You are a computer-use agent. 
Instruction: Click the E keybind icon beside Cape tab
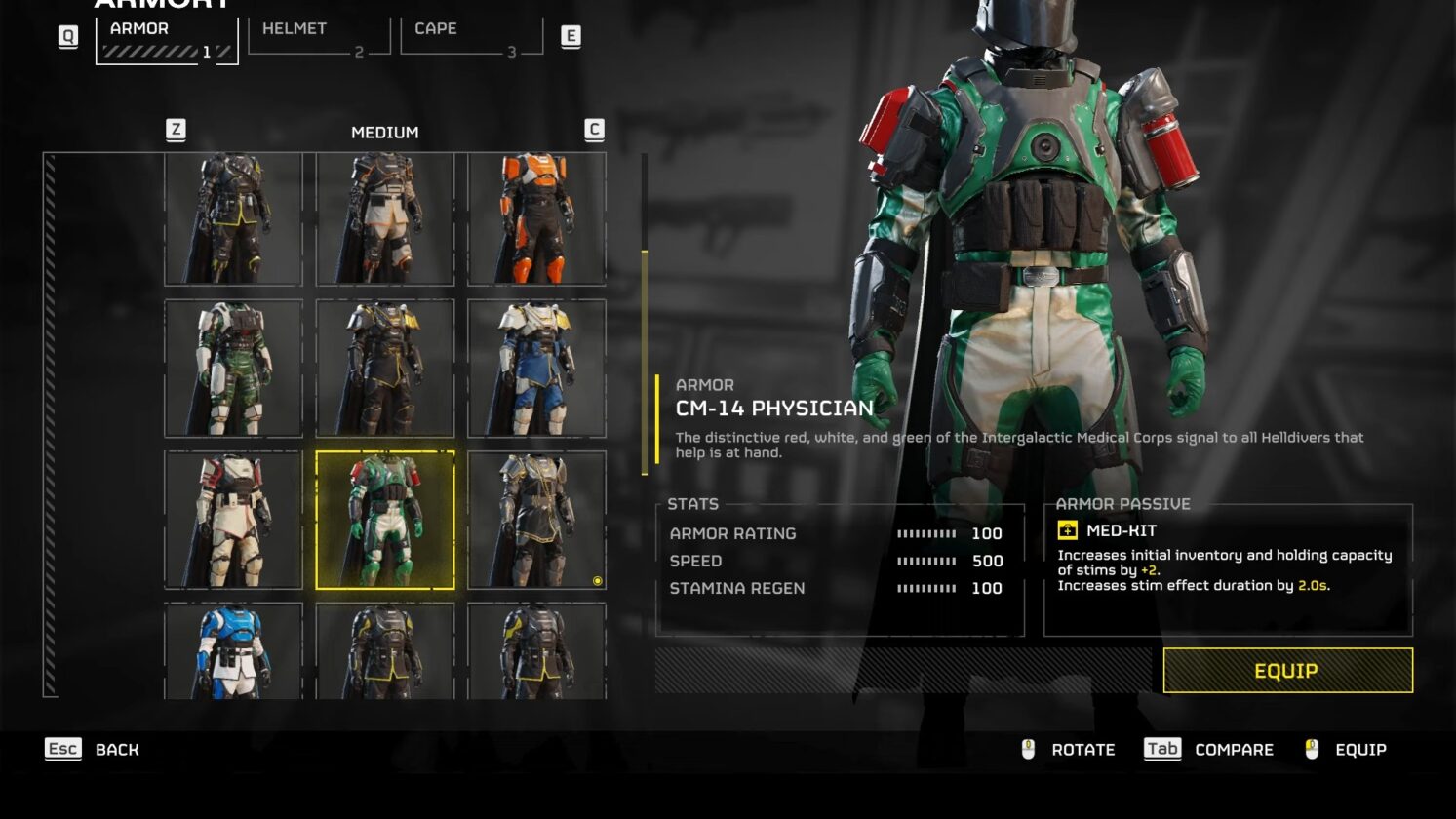click(571, 37)
